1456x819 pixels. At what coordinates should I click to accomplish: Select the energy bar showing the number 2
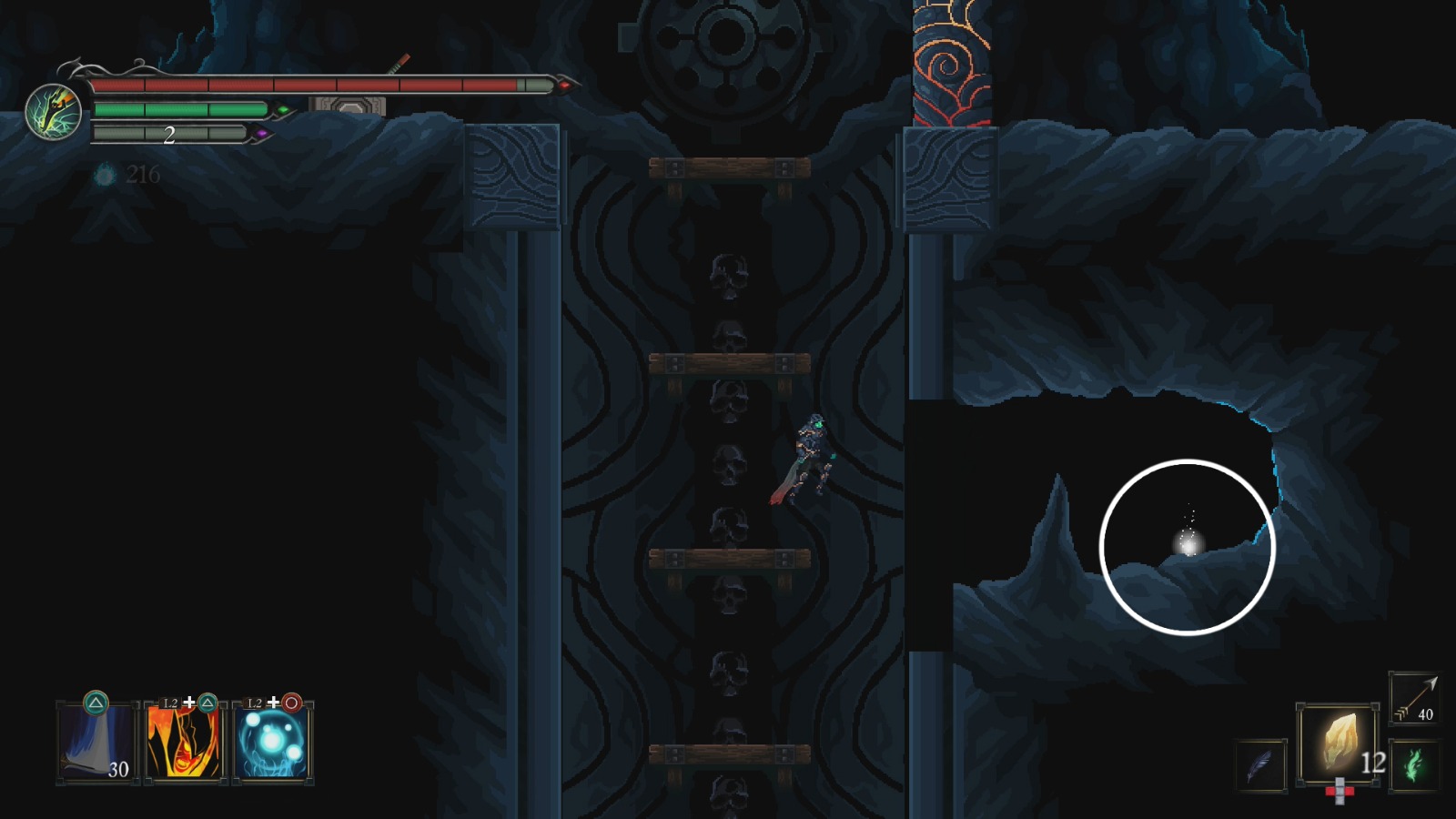click(168, 136)
